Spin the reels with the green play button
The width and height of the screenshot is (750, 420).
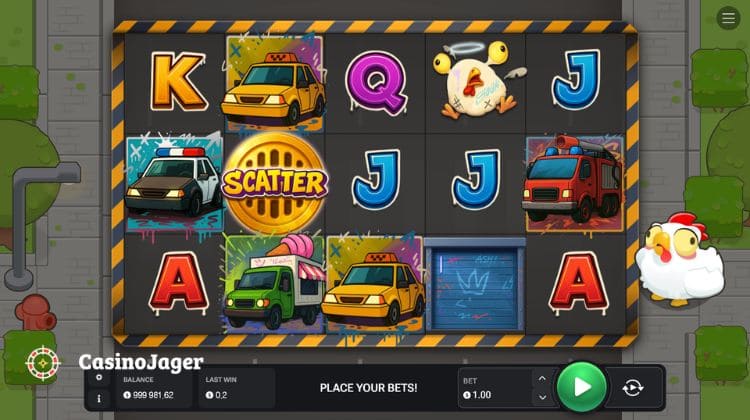coord(582,387)
